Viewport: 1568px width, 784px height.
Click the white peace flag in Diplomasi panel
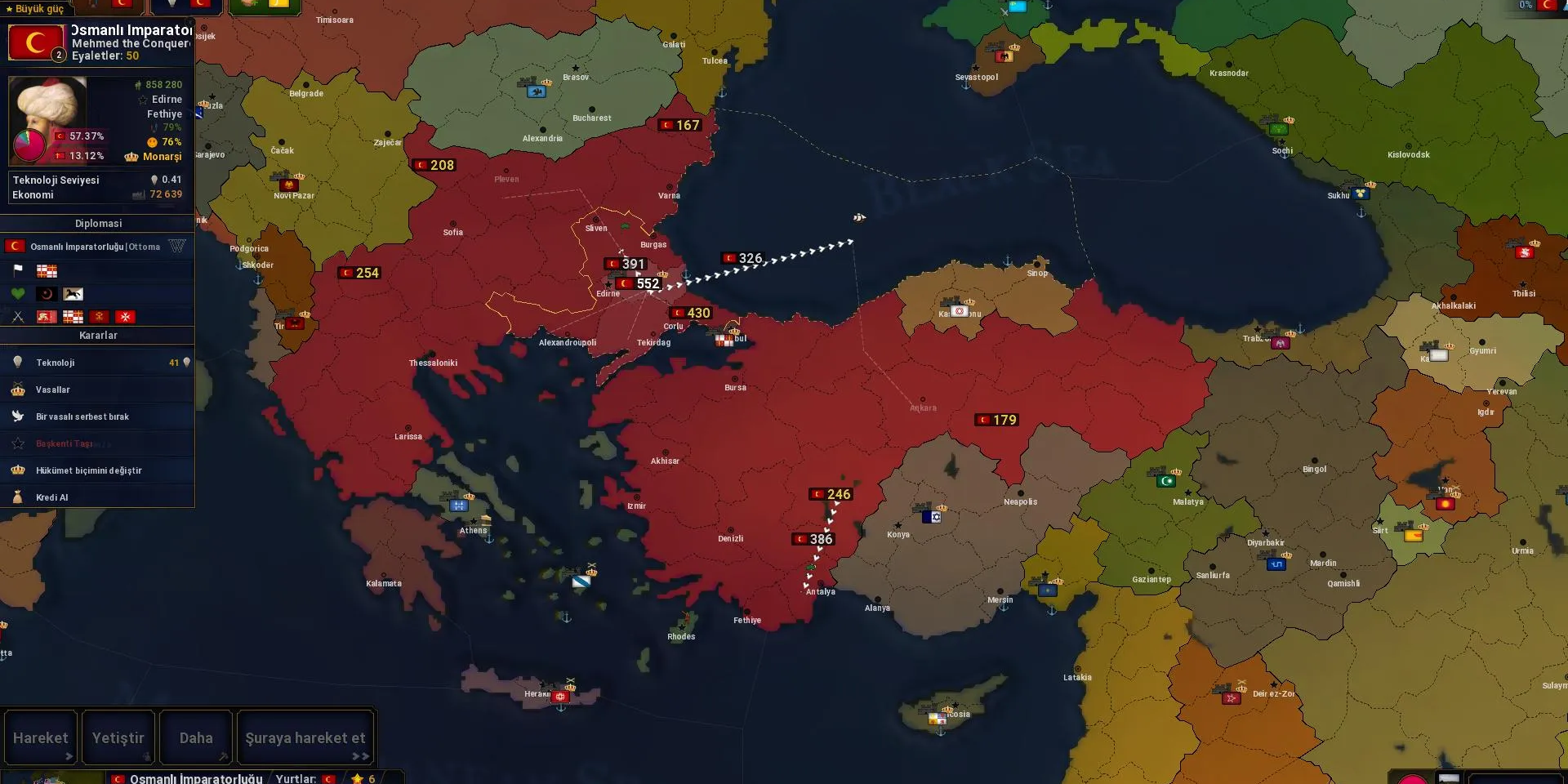pos(18,269)
